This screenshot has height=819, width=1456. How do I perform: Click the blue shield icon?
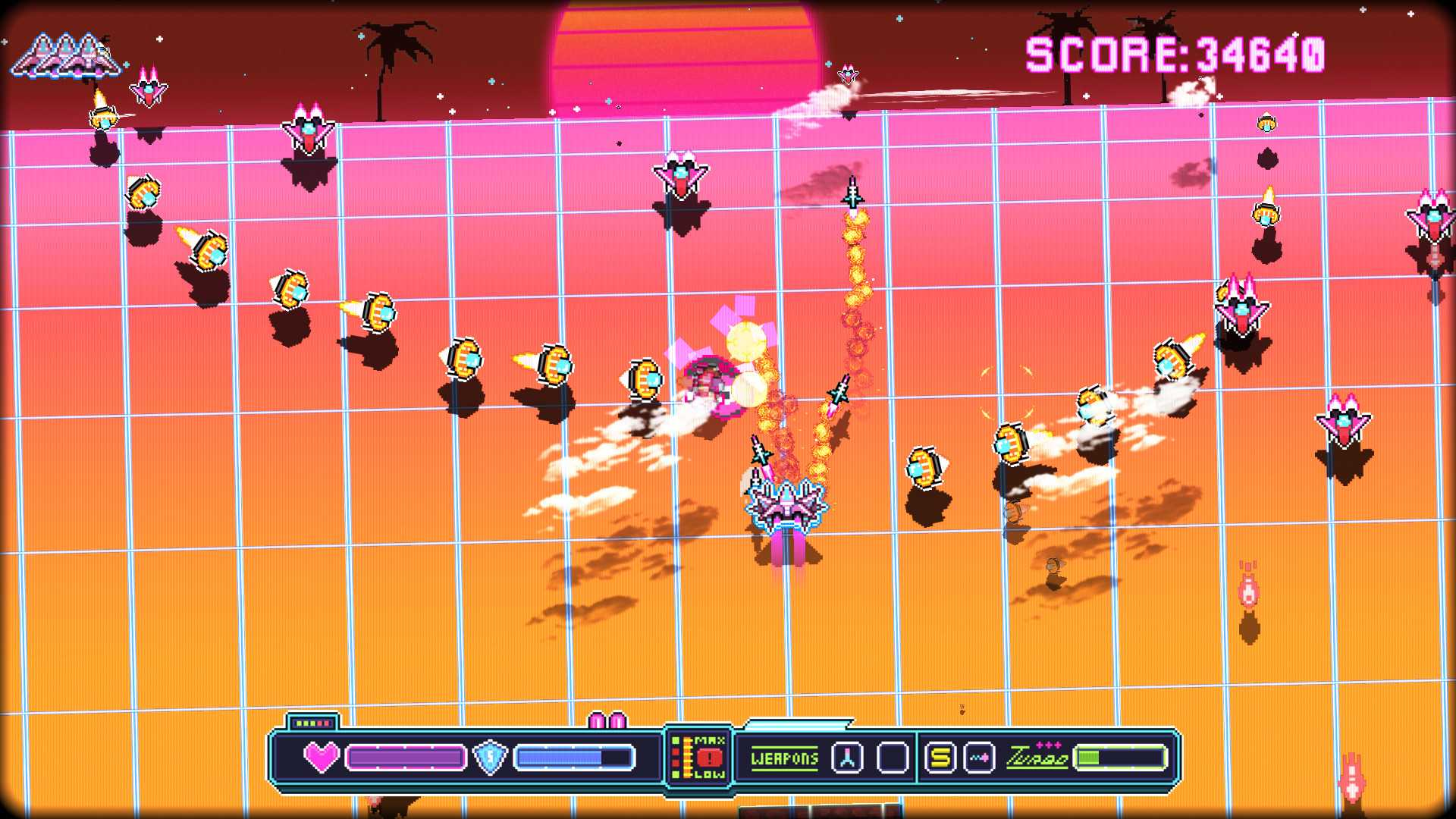coord(490,757)
